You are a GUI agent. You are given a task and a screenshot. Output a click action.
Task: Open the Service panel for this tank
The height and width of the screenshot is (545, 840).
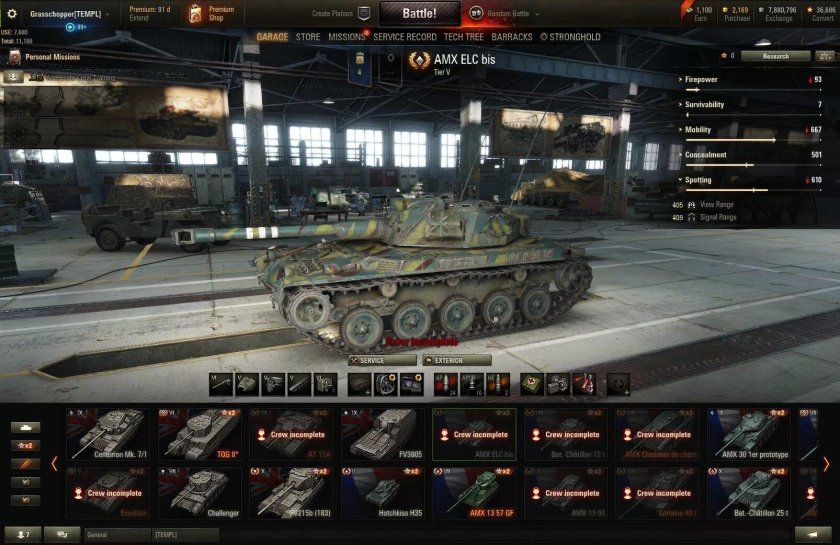click(x=381, y=360)
